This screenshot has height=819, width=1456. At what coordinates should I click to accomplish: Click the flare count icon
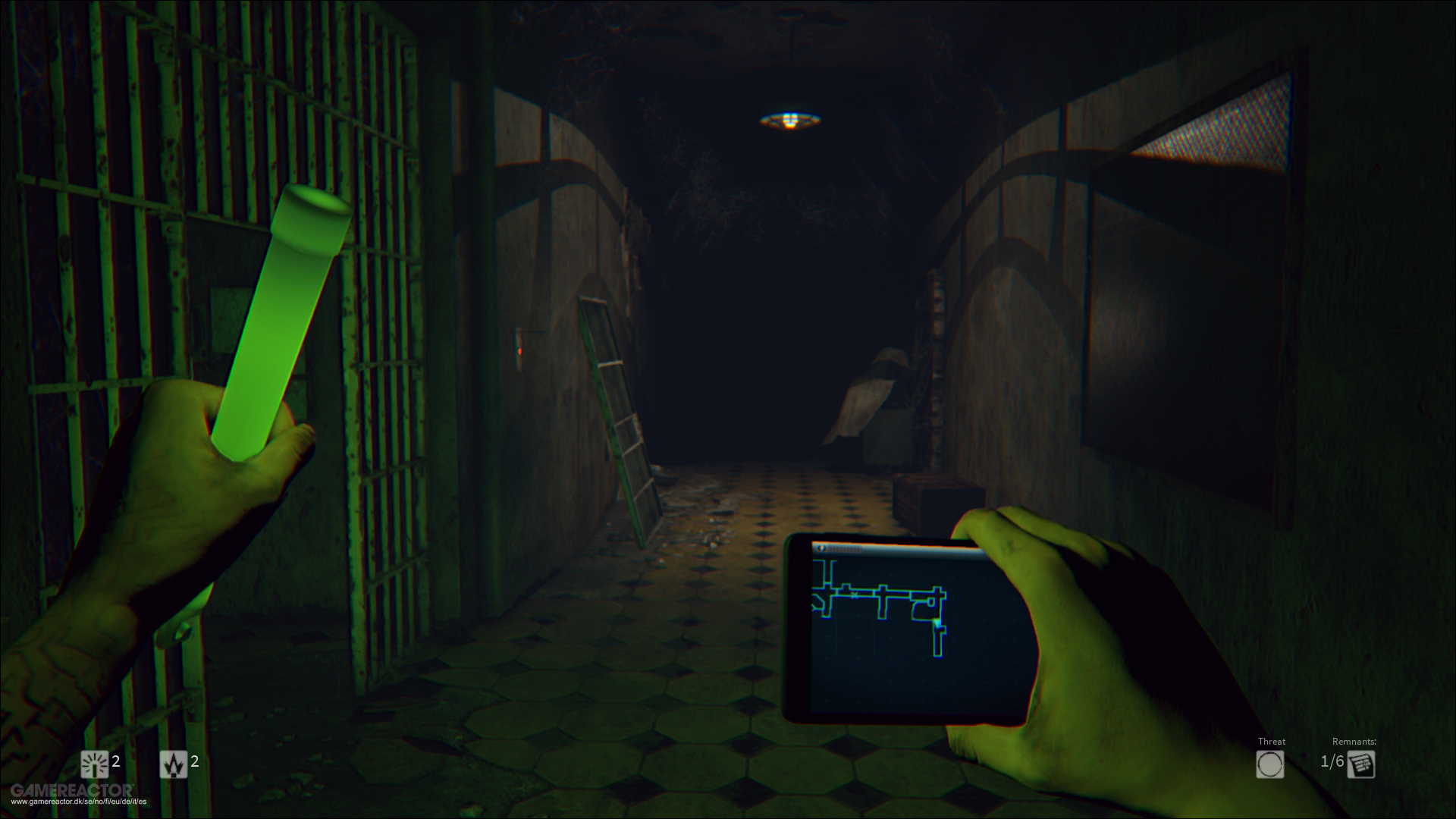point(173,763)
